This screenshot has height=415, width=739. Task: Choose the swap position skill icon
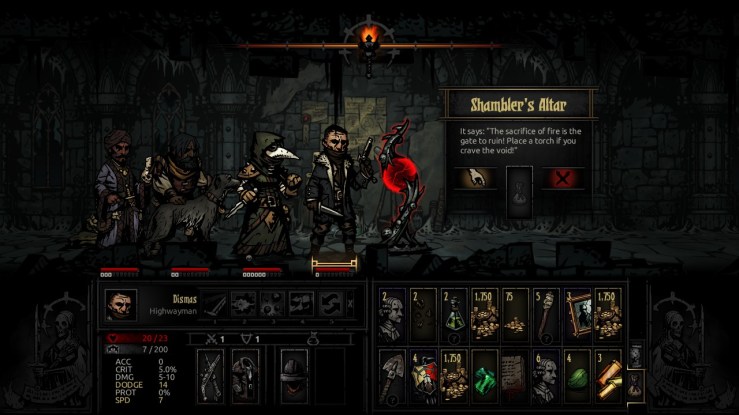[x=327, y=303]
